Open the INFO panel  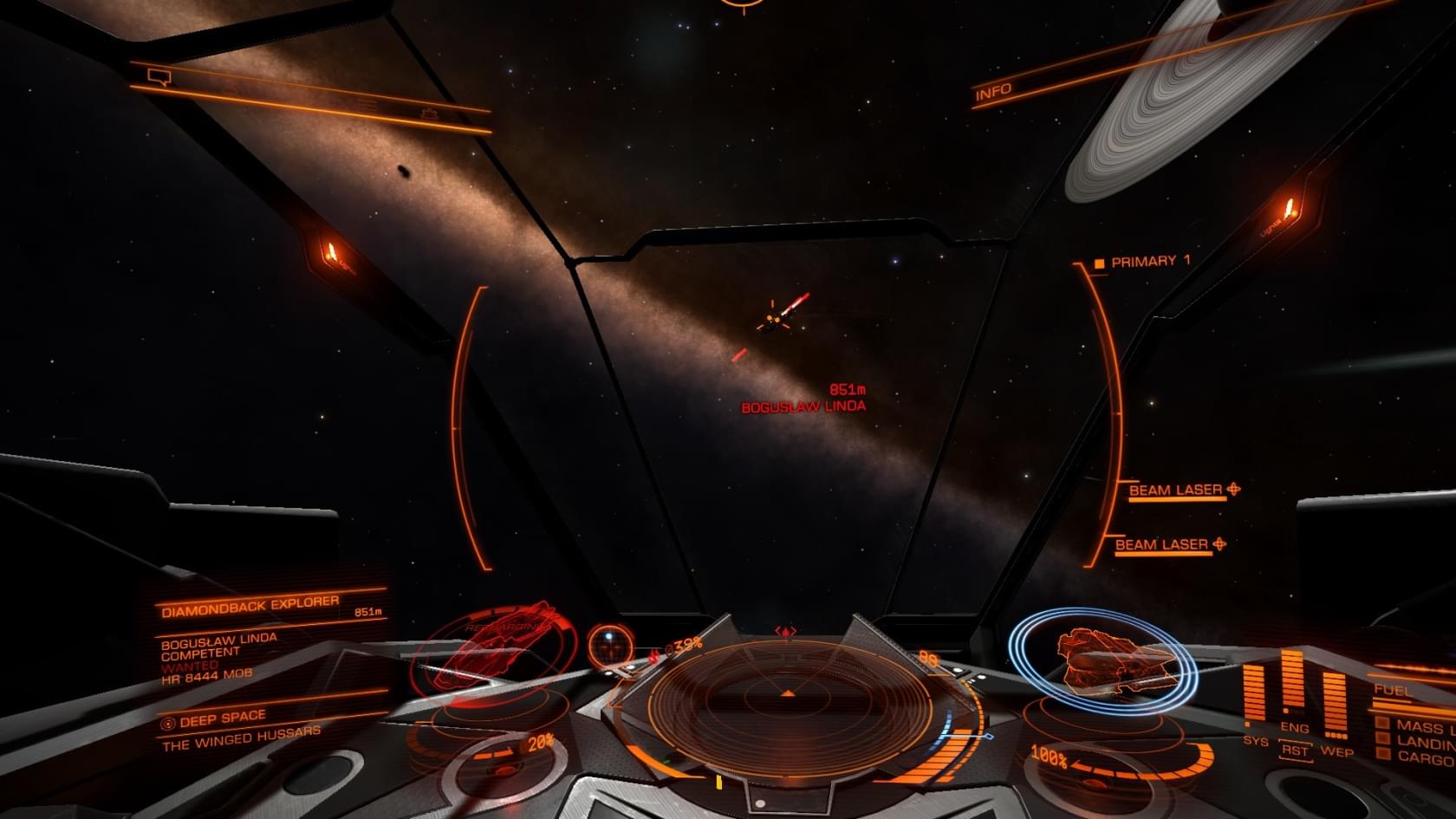tap(993, 92)
